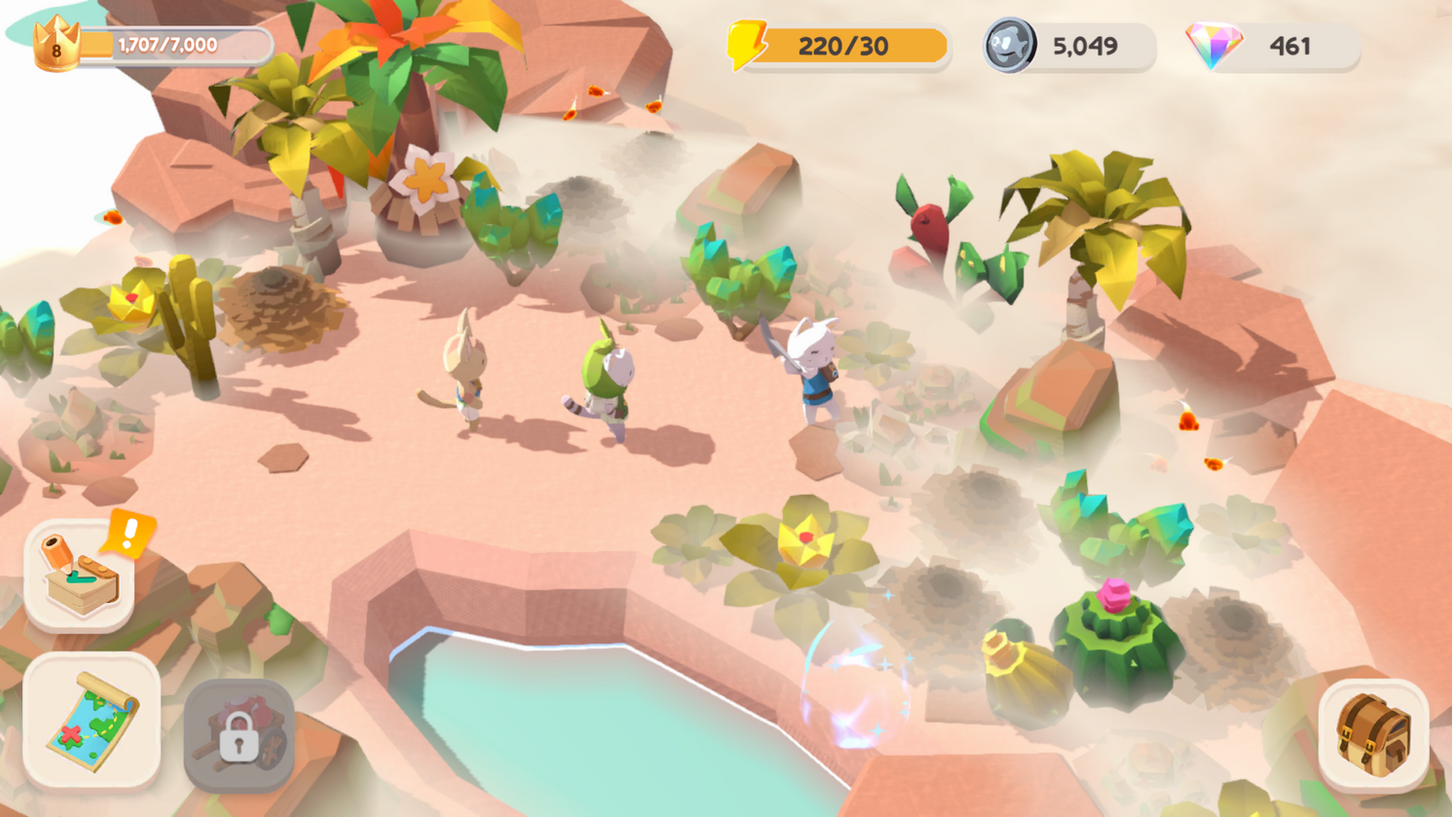Tap the locked padlock button
Image resolution: width=1452 pixels, height=817 pixels.
239,735
